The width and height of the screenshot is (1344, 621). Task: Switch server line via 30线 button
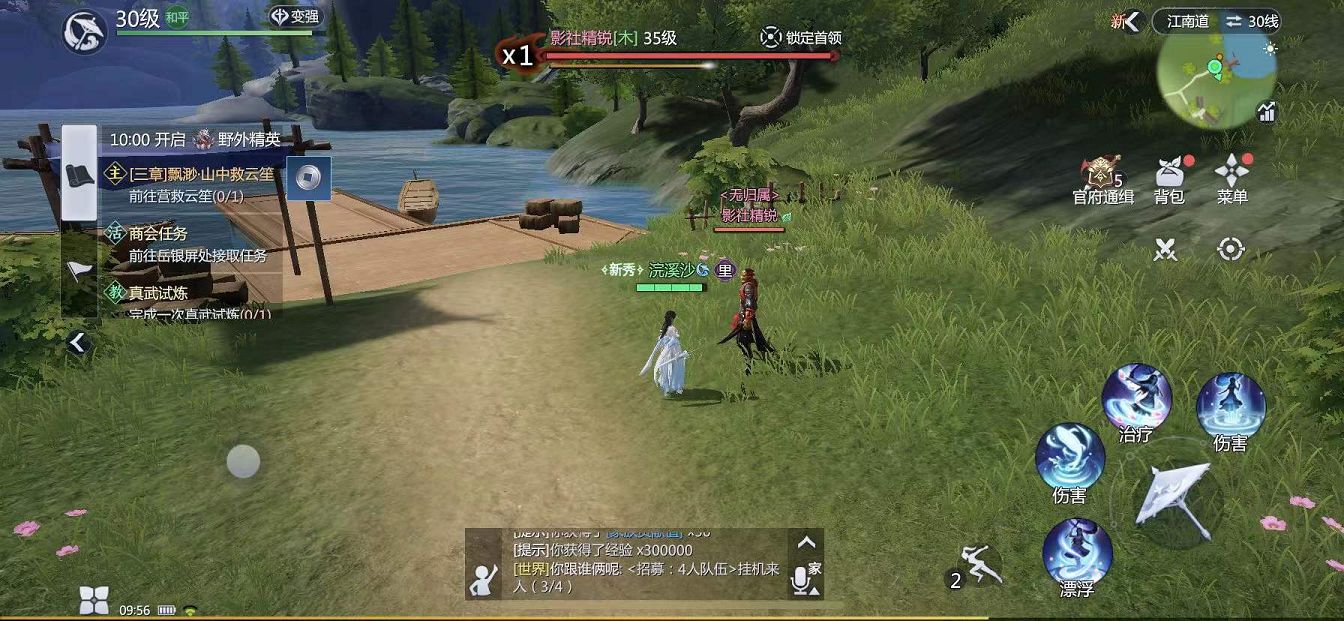(x=1250, y=21)
